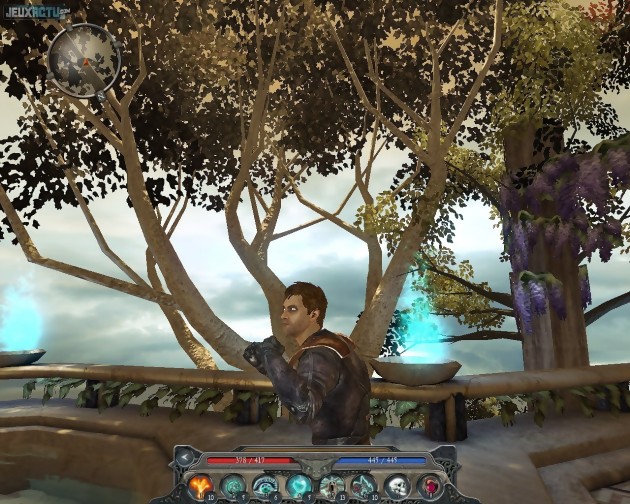630x504 pixels.
Task: Select the white skull ability
Action: click(397, 486)
